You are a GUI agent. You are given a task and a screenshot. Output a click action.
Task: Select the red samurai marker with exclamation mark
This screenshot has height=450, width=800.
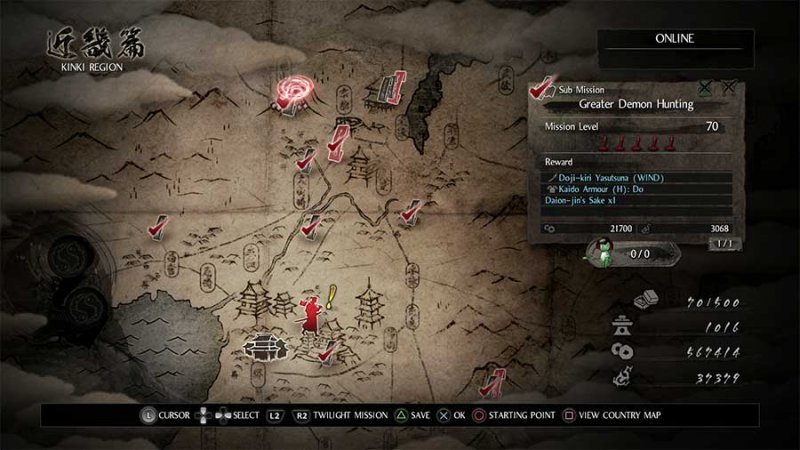(311, 311)
